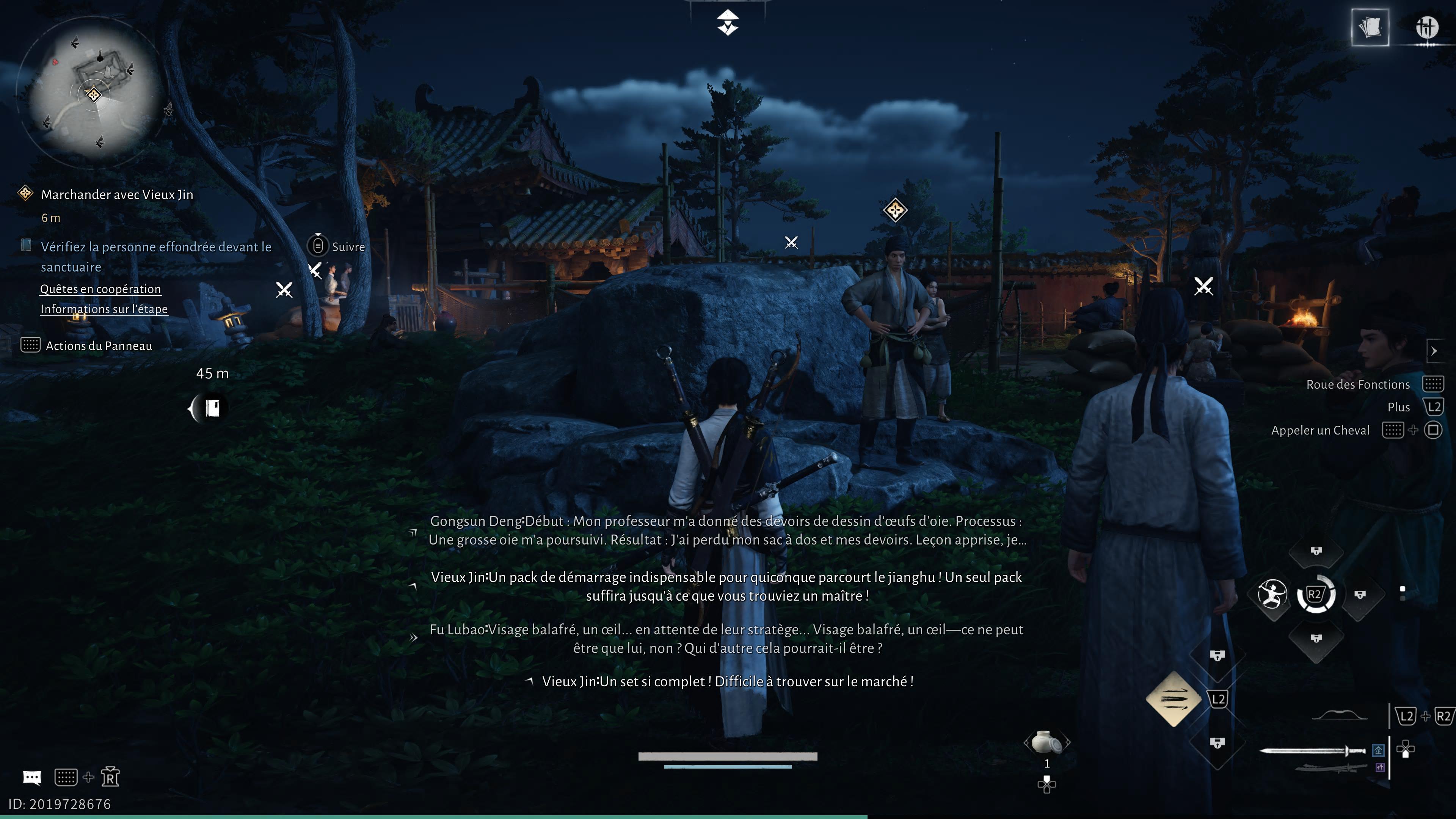The height and width of the screenshot is (819, 1456).
Task: Select the Marchander avec Vieux Jin quest
Action: coord(117,195)
